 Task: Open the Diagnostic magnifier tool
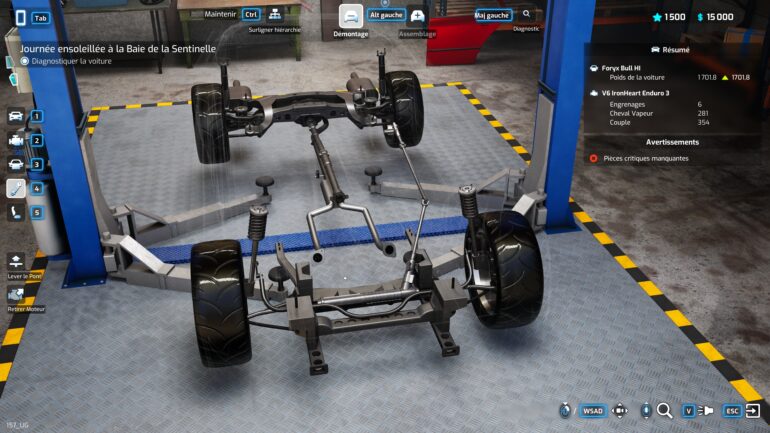pos(526,15)
